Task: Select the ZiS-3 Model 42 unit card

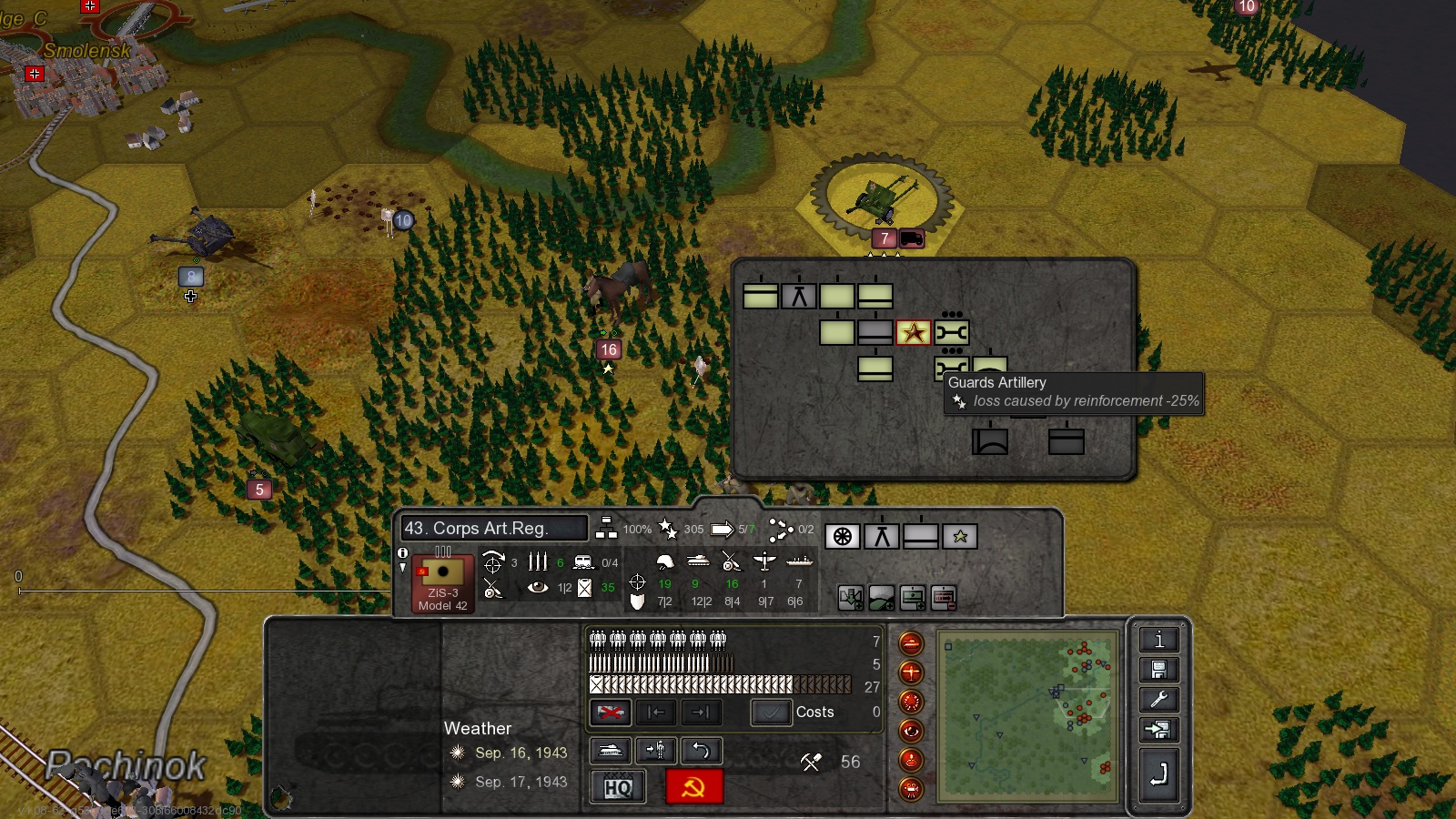Action: click(443, 584)
